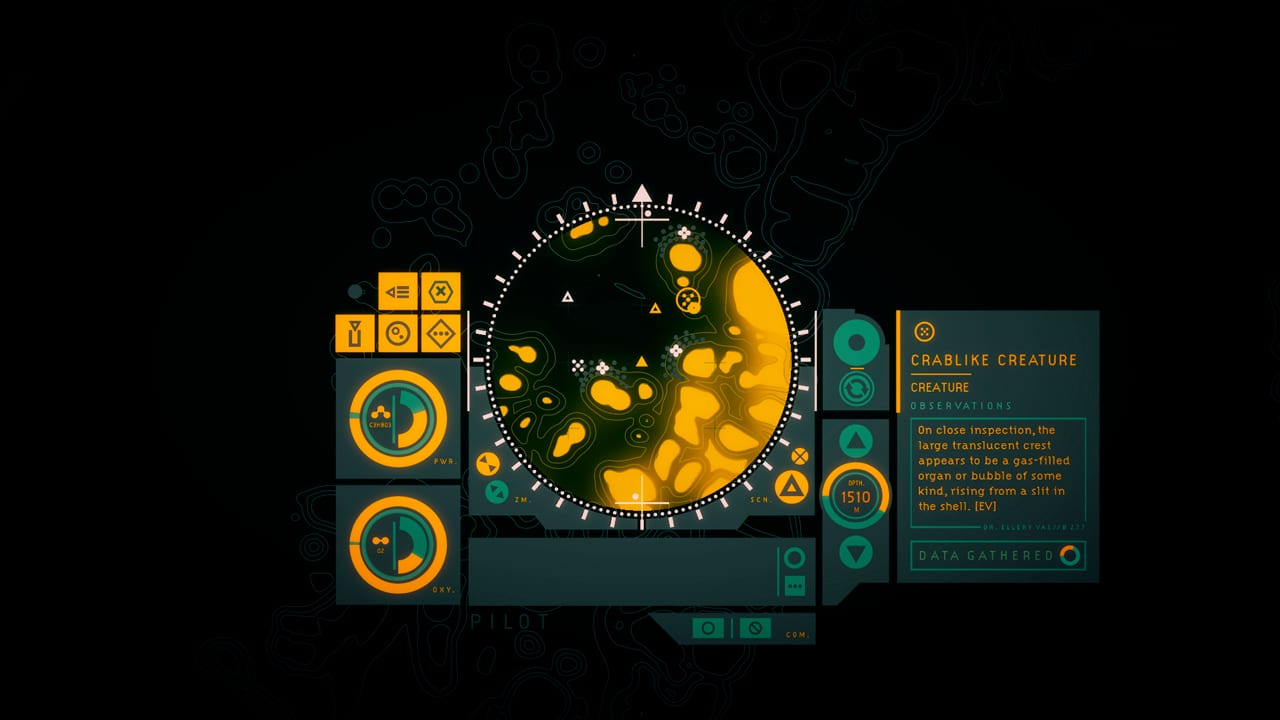This screenshot has height=720, width=1280.
Task: Activate the teal cycle arrows button
Action: (856, 388)
